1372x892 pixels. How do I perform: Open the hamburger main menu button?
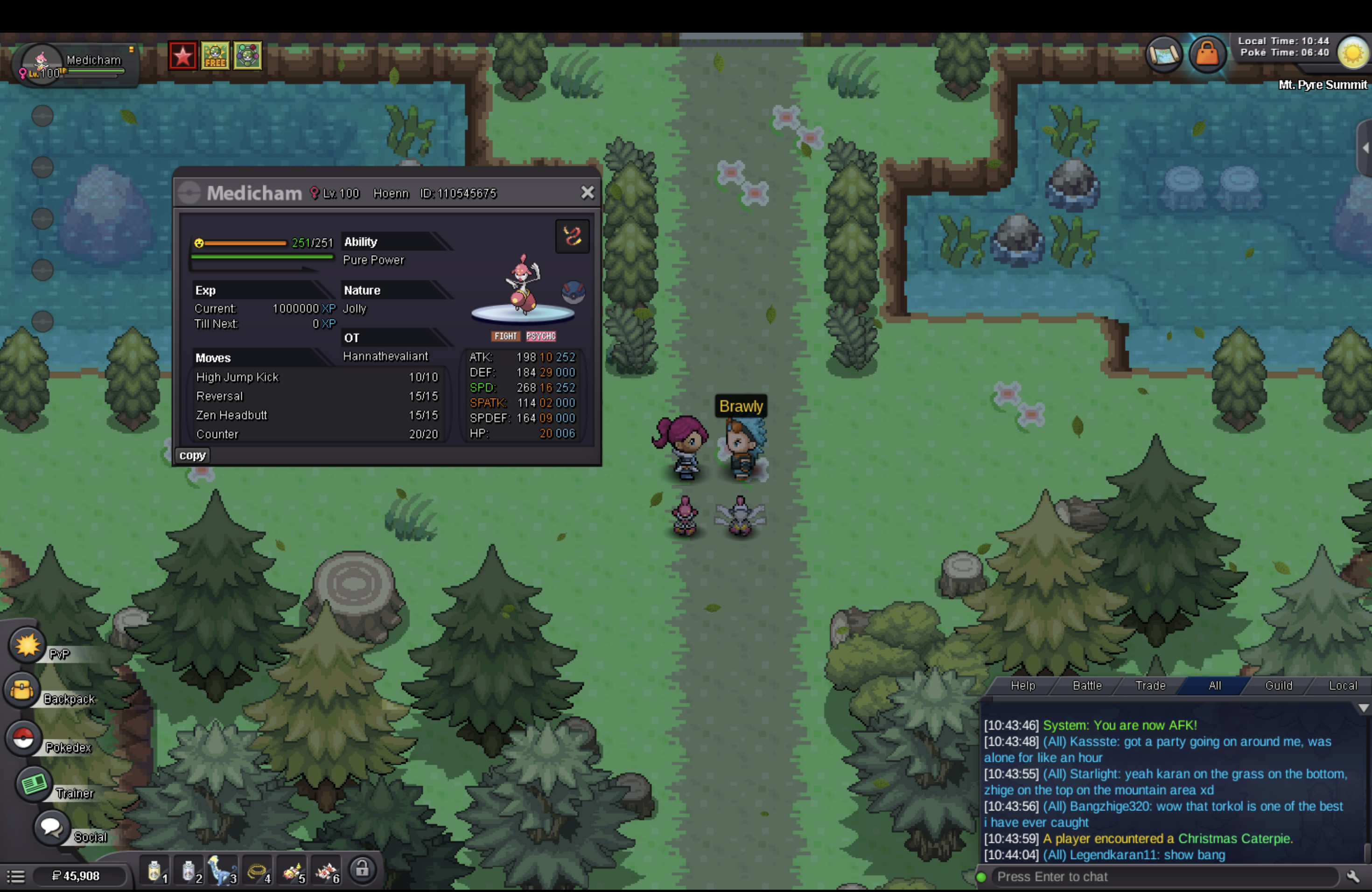coord(15,877)
